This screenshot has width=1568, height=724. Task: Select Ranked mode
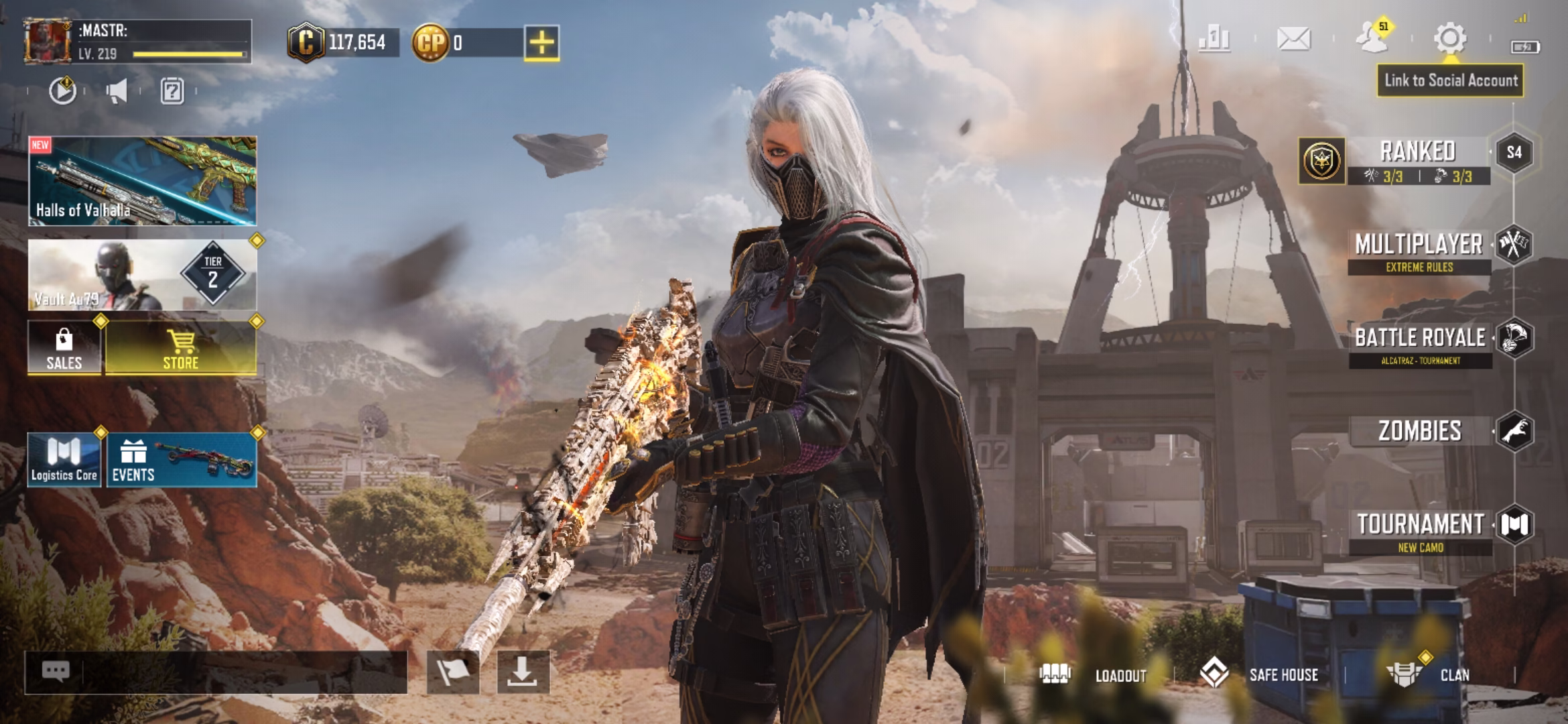coord(1418,160)
